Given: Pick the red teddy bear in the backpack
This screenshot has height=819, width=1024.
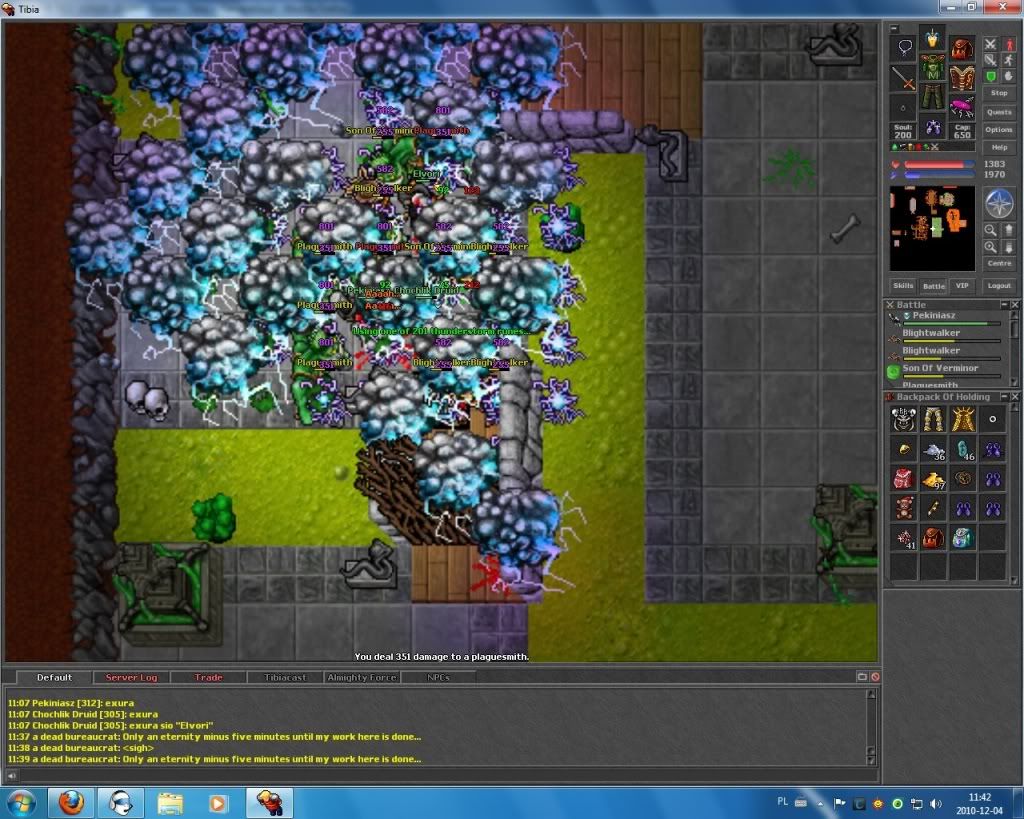Looking at the screenshot, I should tap(904, 508).
